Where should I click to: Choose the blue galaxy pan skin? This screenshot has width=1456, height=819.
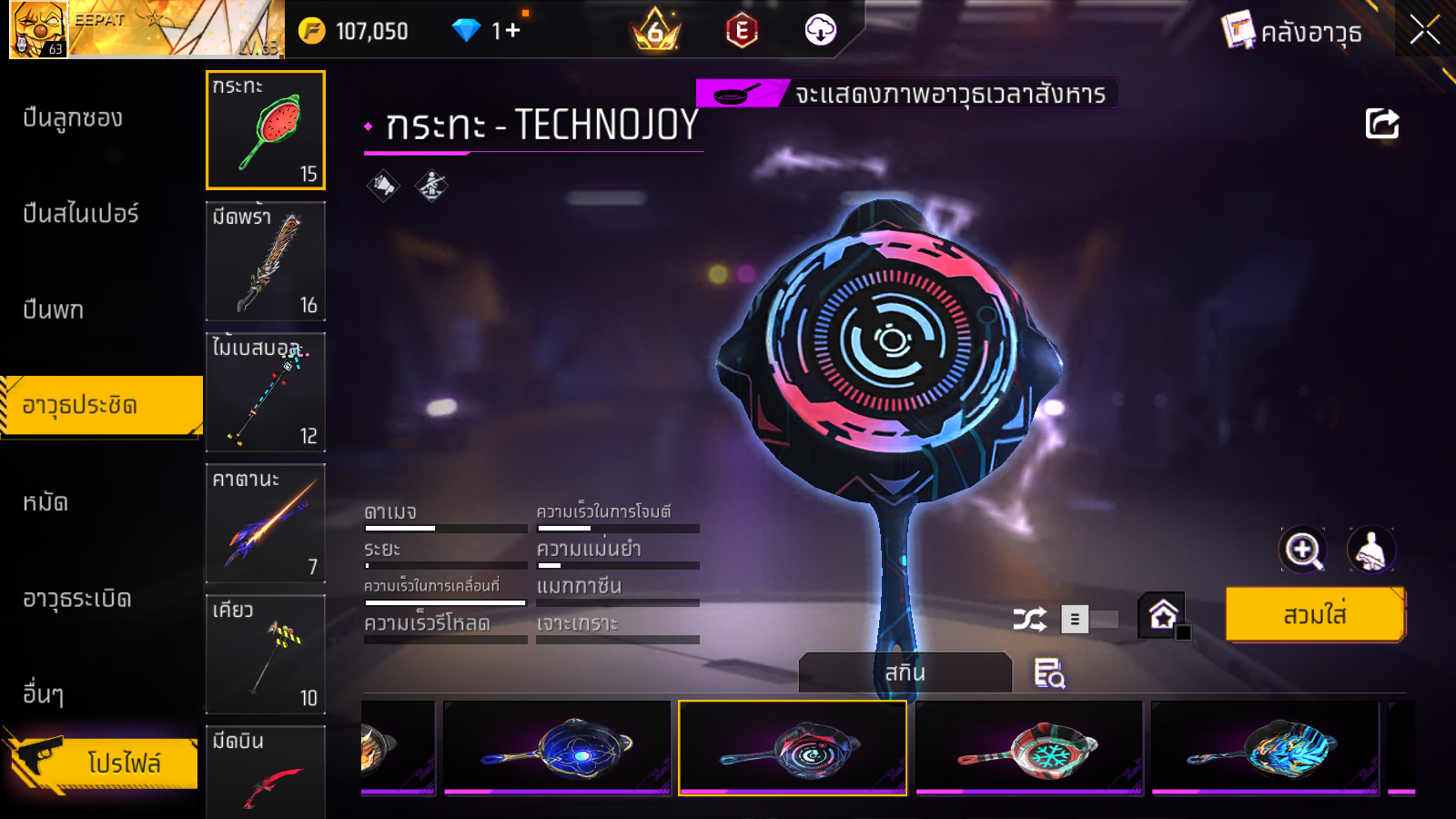point(557,748)
